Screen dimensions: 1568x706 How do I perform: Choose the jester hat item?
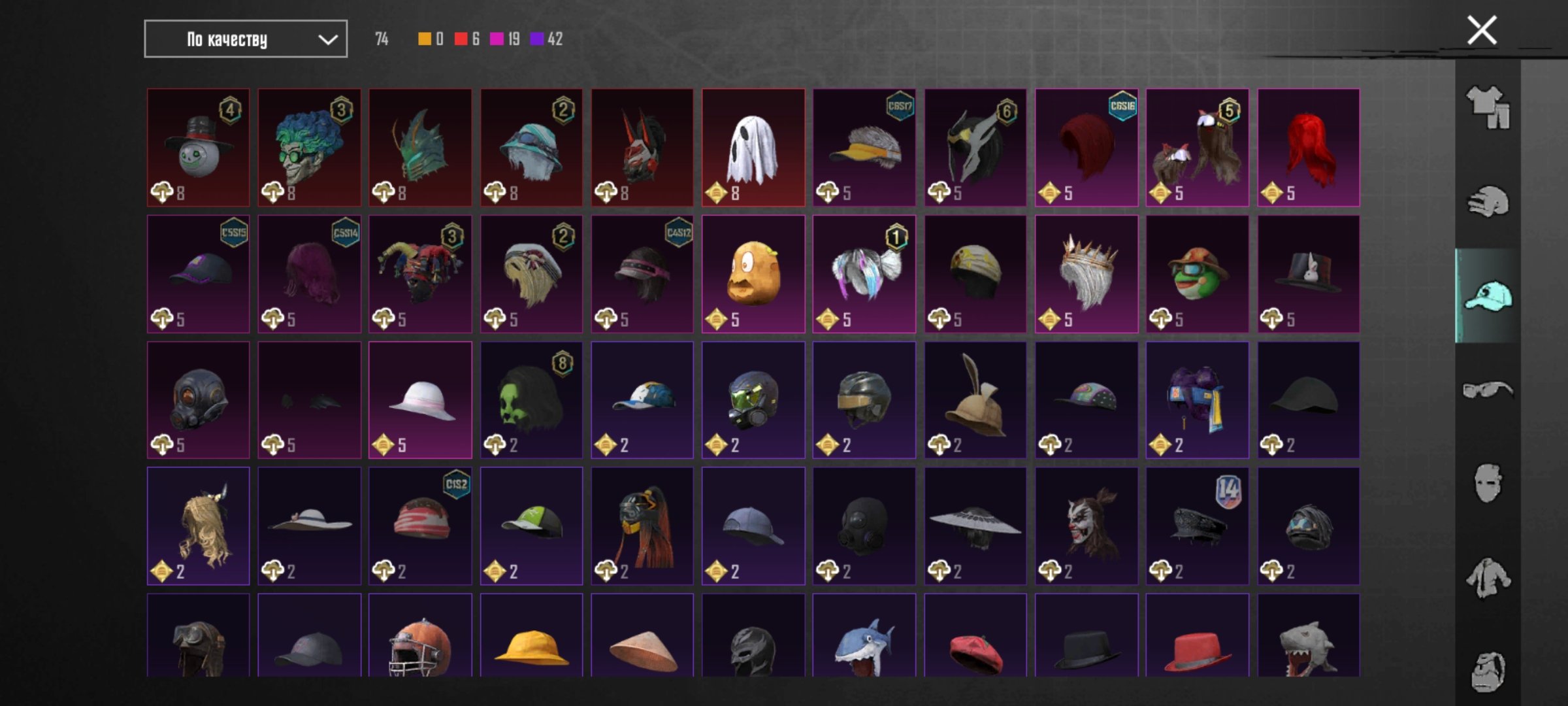[x=420, y=274]
